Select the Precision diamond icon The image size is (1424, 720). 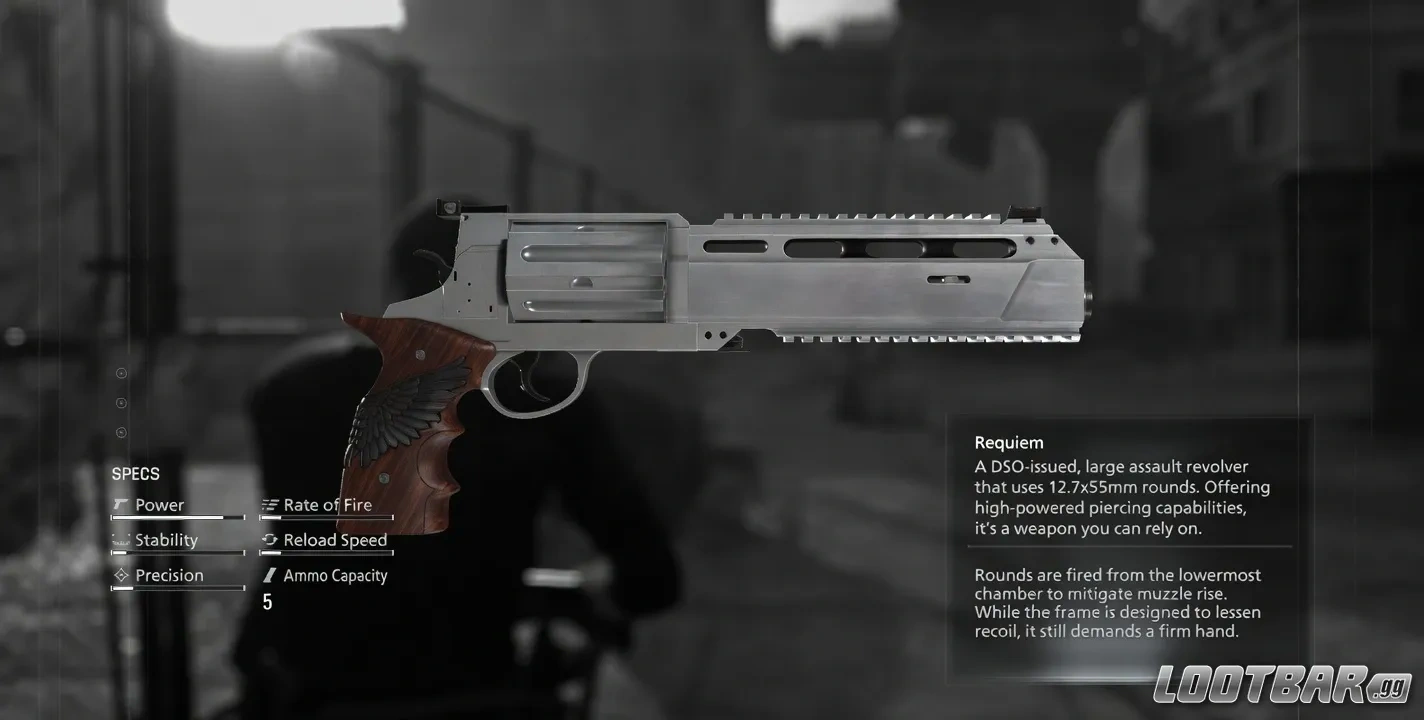tap(122, 574)
